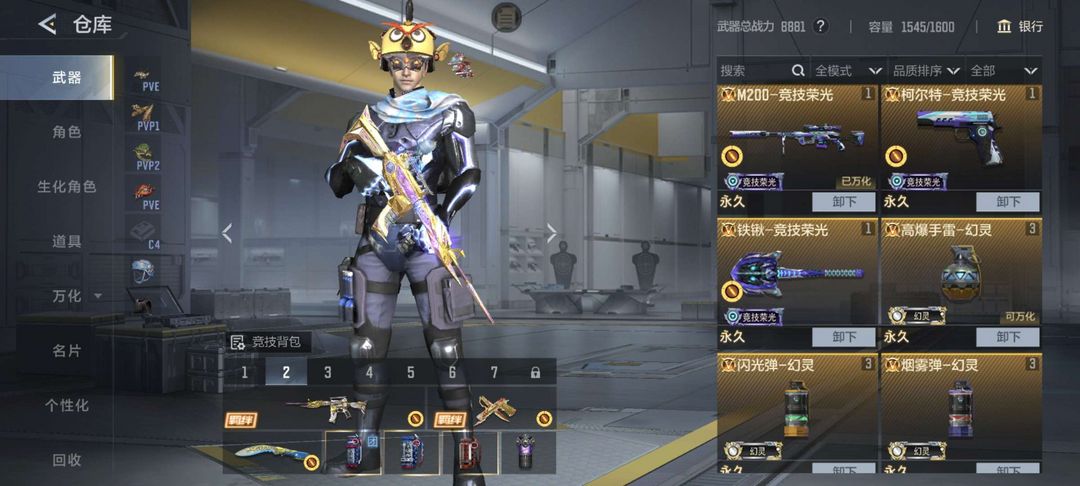Switch to the 名片 tab
1080x486 pixels.
tap(67, 351)
